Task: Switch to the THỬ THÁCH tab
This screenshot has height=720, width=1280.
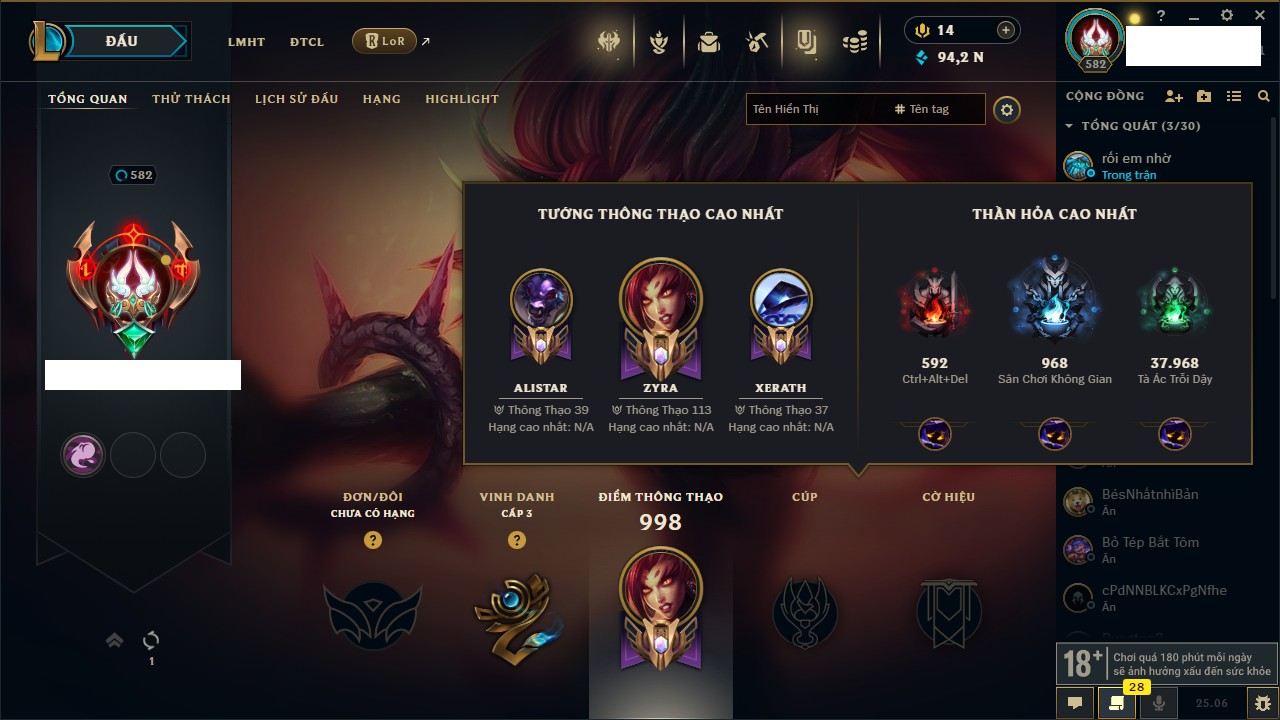Action: tap(191, 99)
